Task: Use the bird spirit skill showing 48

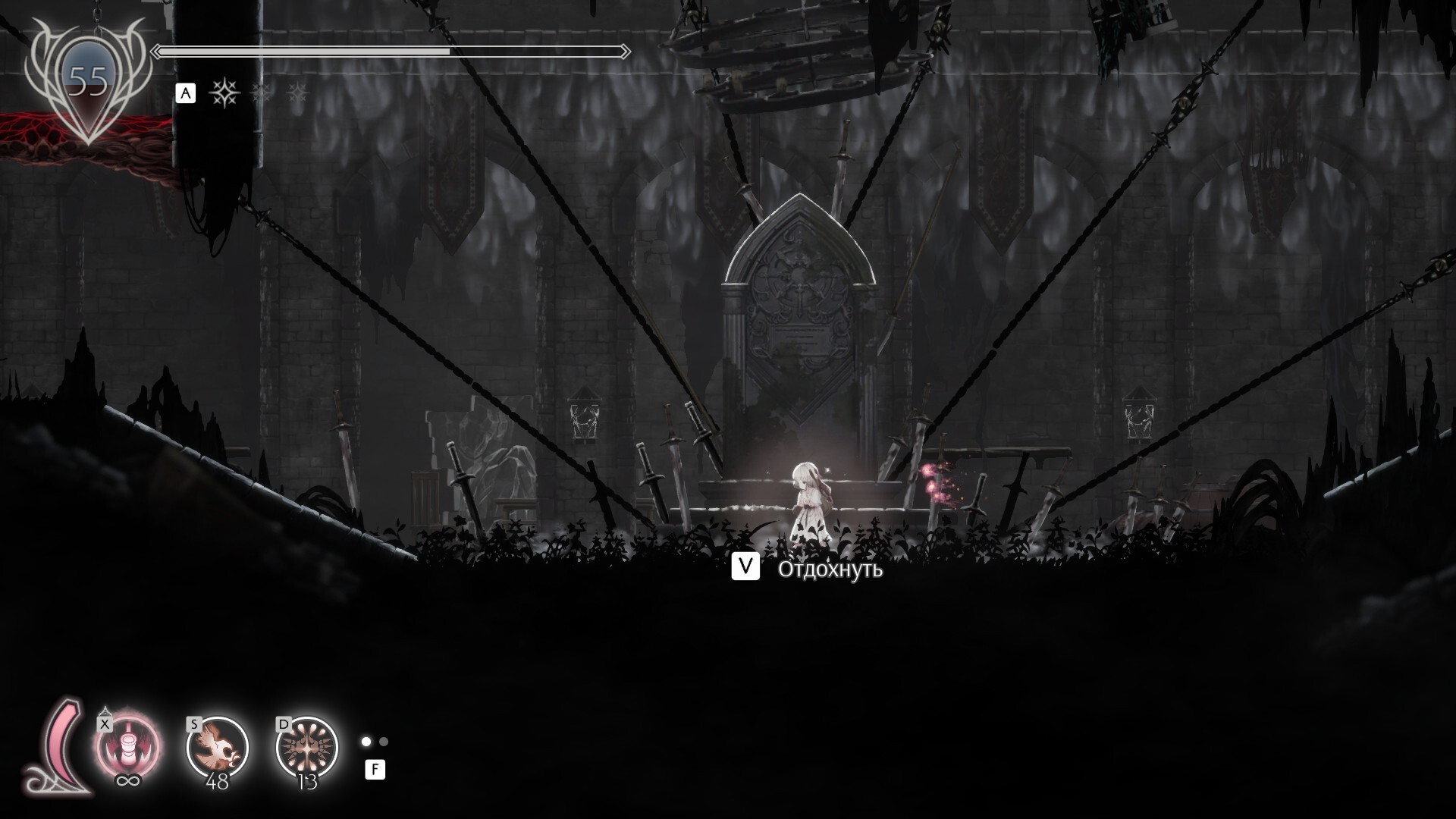Action: tap(218, 748)
